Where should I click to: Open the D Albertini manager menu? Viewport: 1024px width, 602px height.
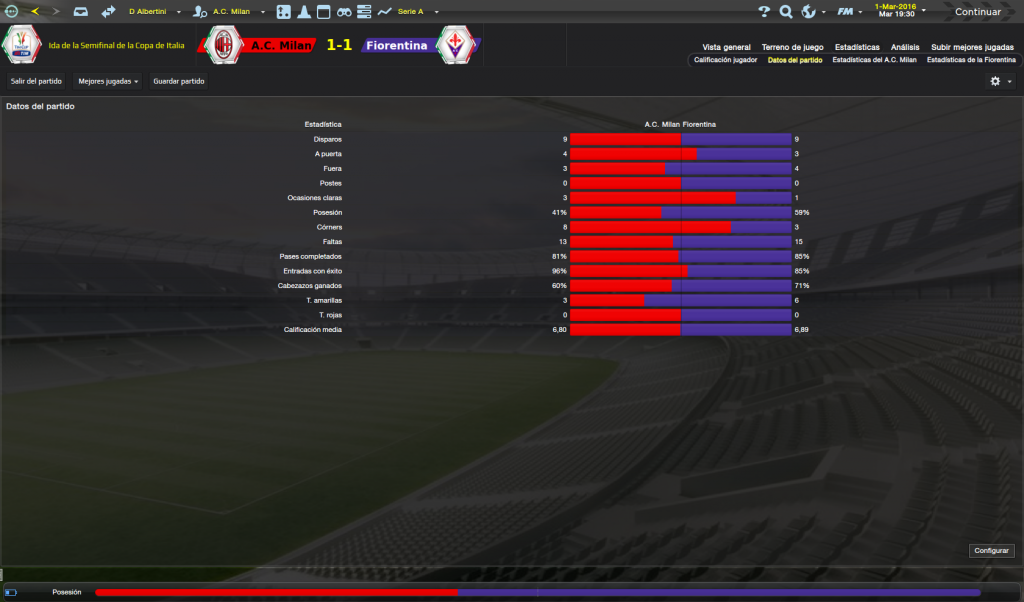(152, 12)
